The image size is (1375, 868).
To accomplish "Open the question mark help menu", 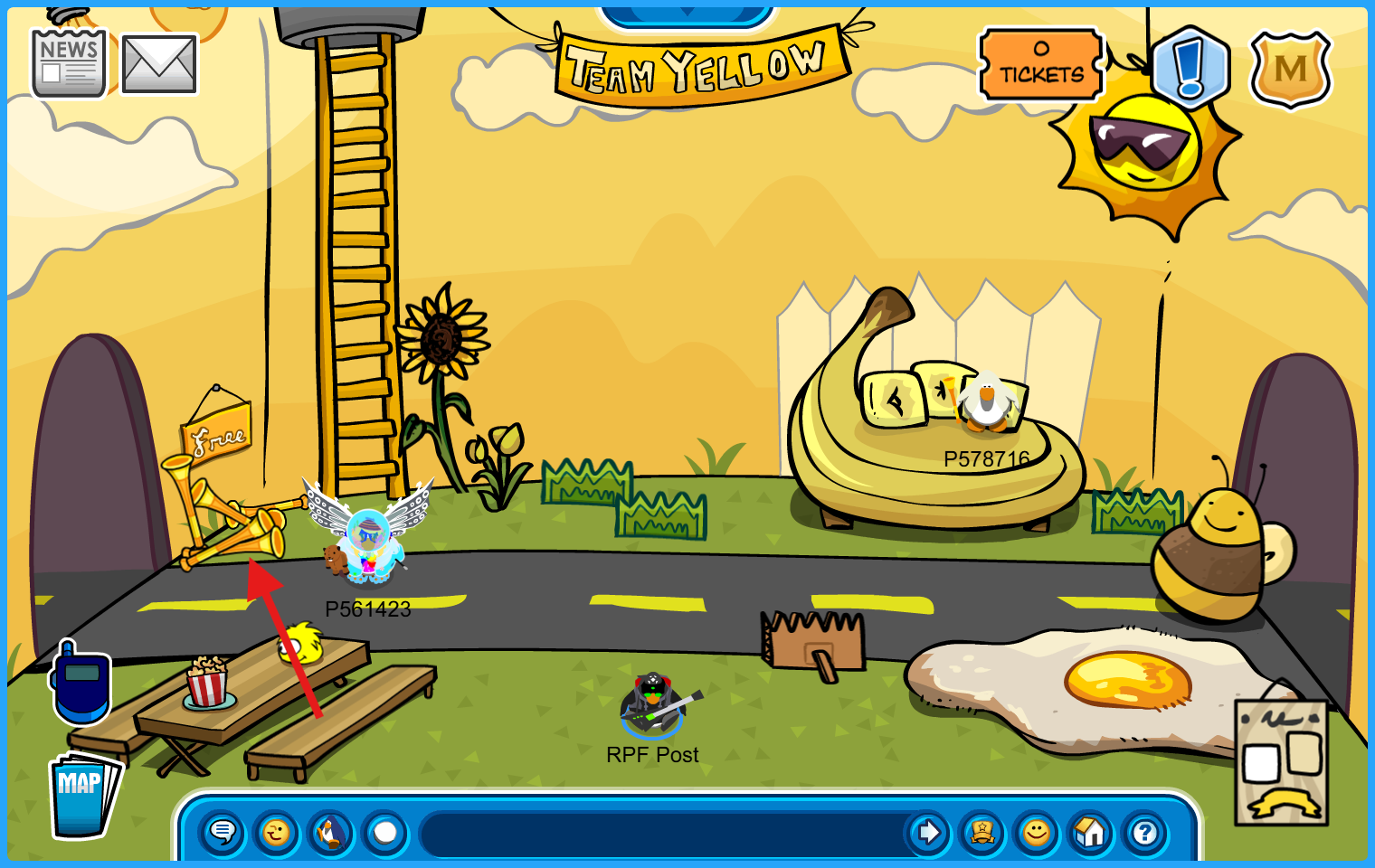I will pyautogui.click(x=1145, y=832).
